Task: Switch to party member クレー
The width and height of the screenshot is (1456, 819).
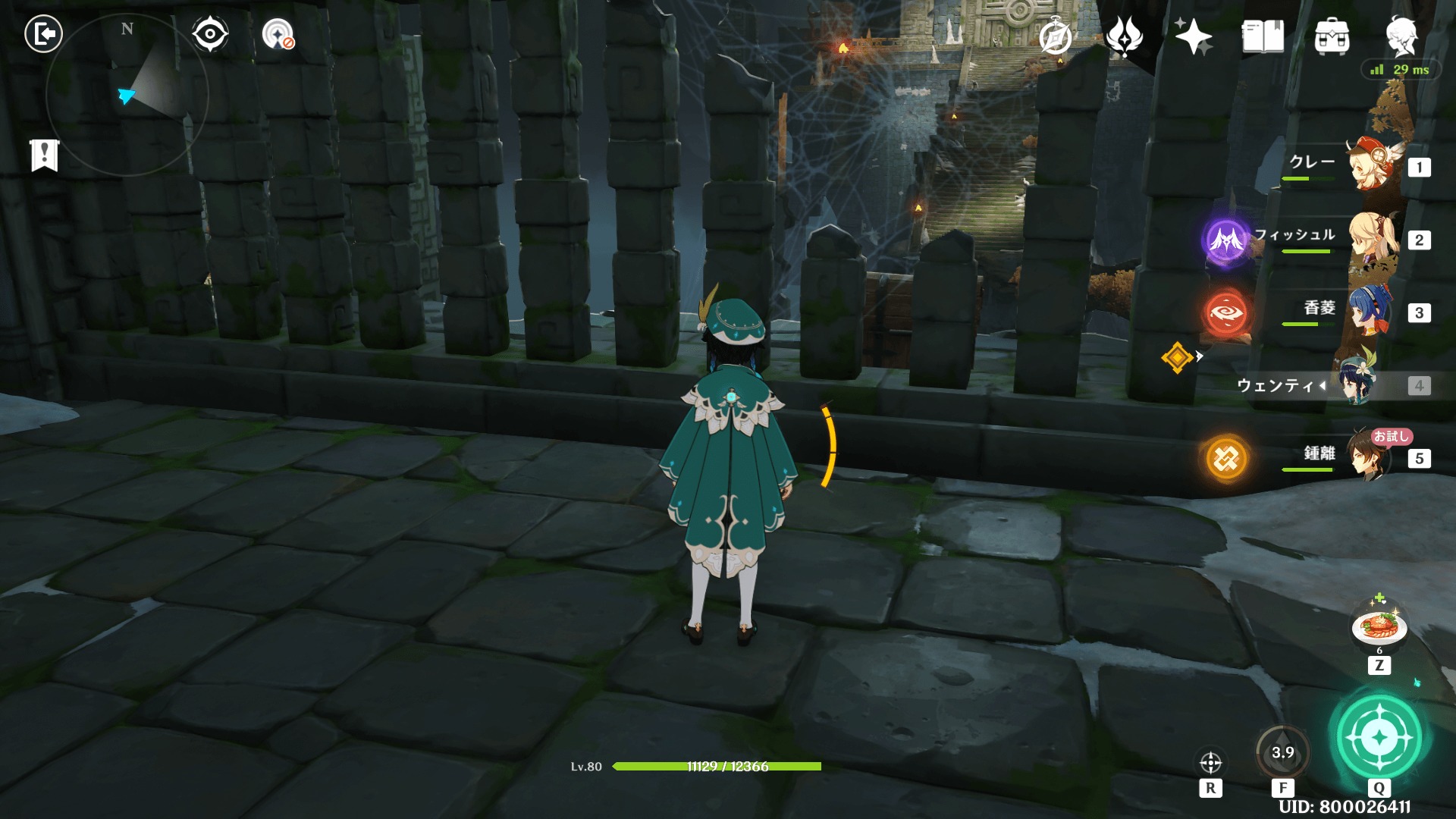Action: tap(1370, 165)
